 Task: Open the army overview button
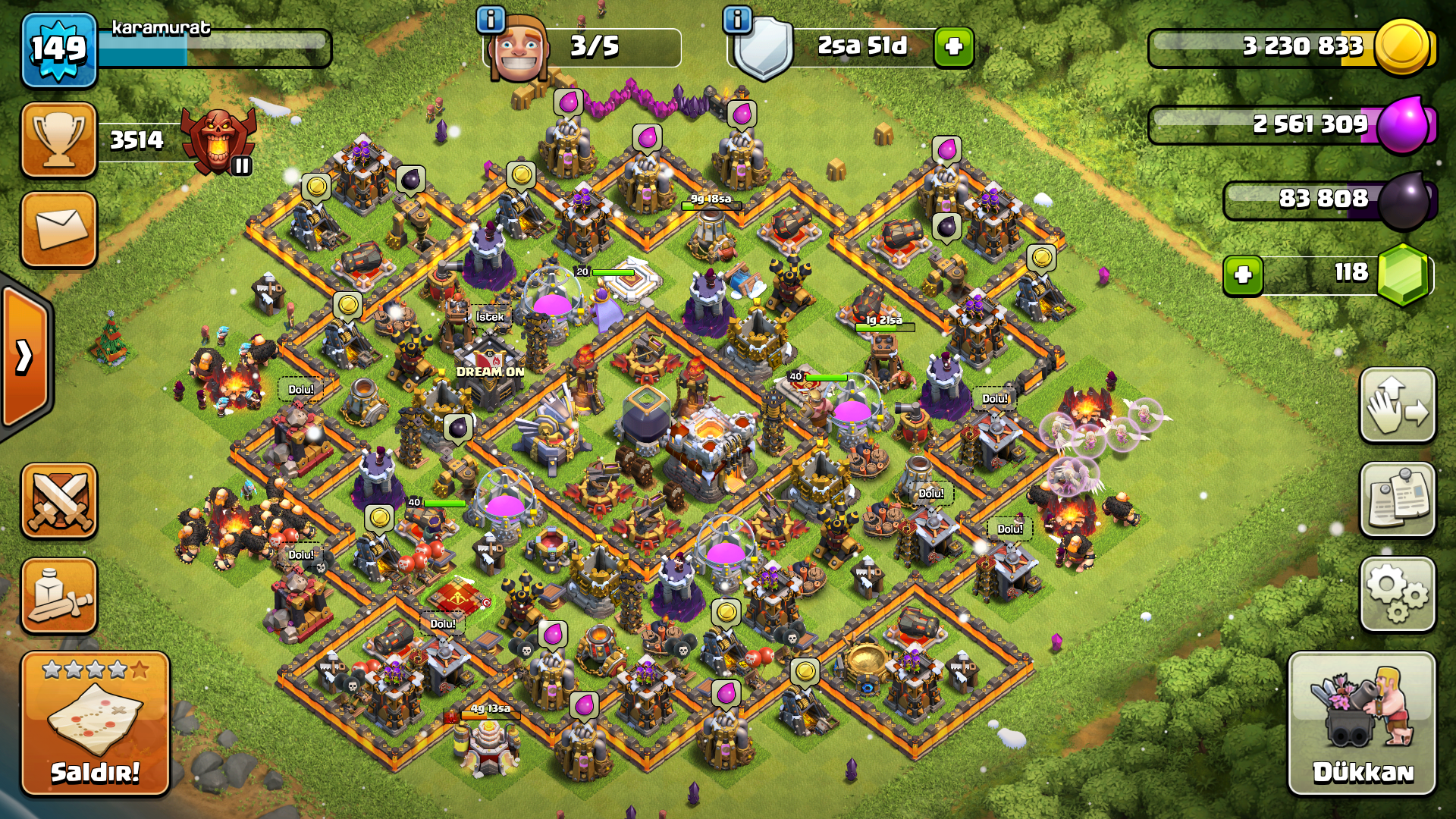(x=59, y=596)
